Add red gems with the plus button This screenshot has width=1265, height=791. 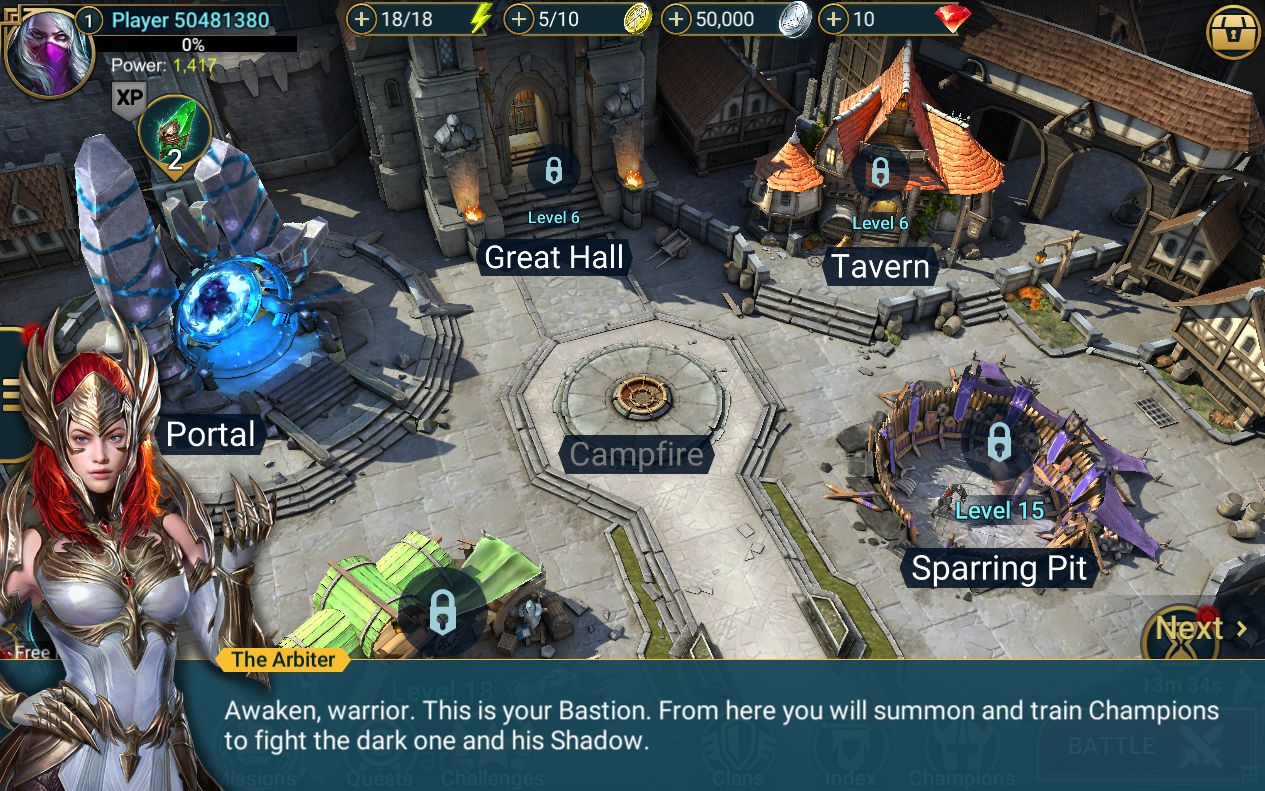[x=835, y=19]
